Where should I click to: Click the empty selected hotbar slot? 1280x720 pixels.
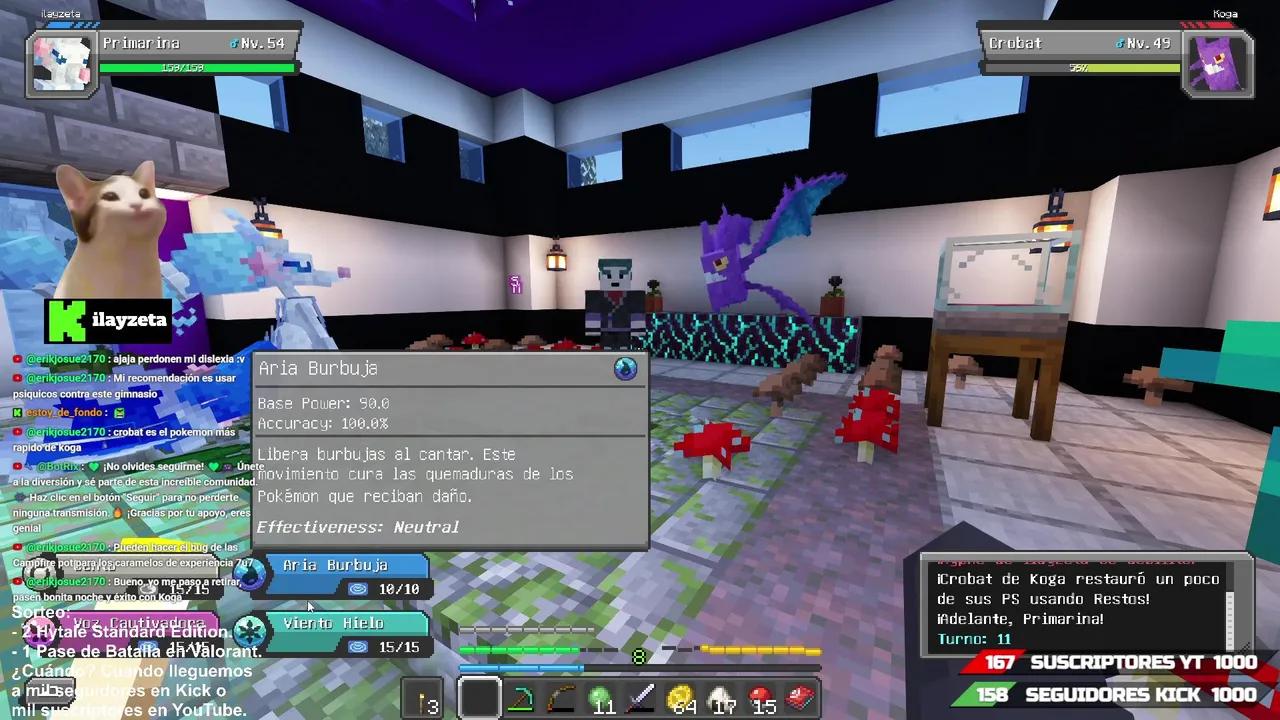click(x=480, y=698)
